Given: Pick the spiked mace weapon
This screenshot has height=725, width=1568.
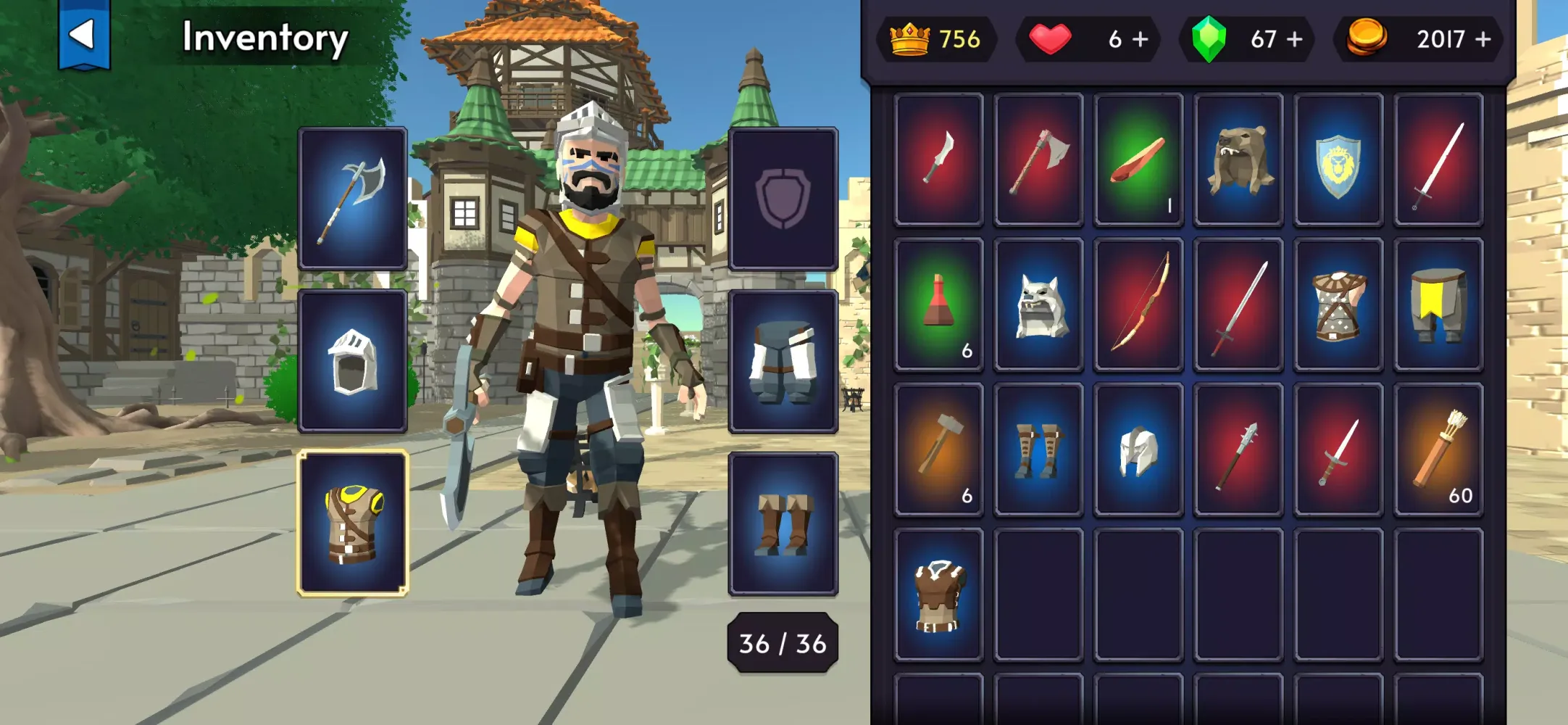Looking at the screenshot, I should coord(1238,449).
